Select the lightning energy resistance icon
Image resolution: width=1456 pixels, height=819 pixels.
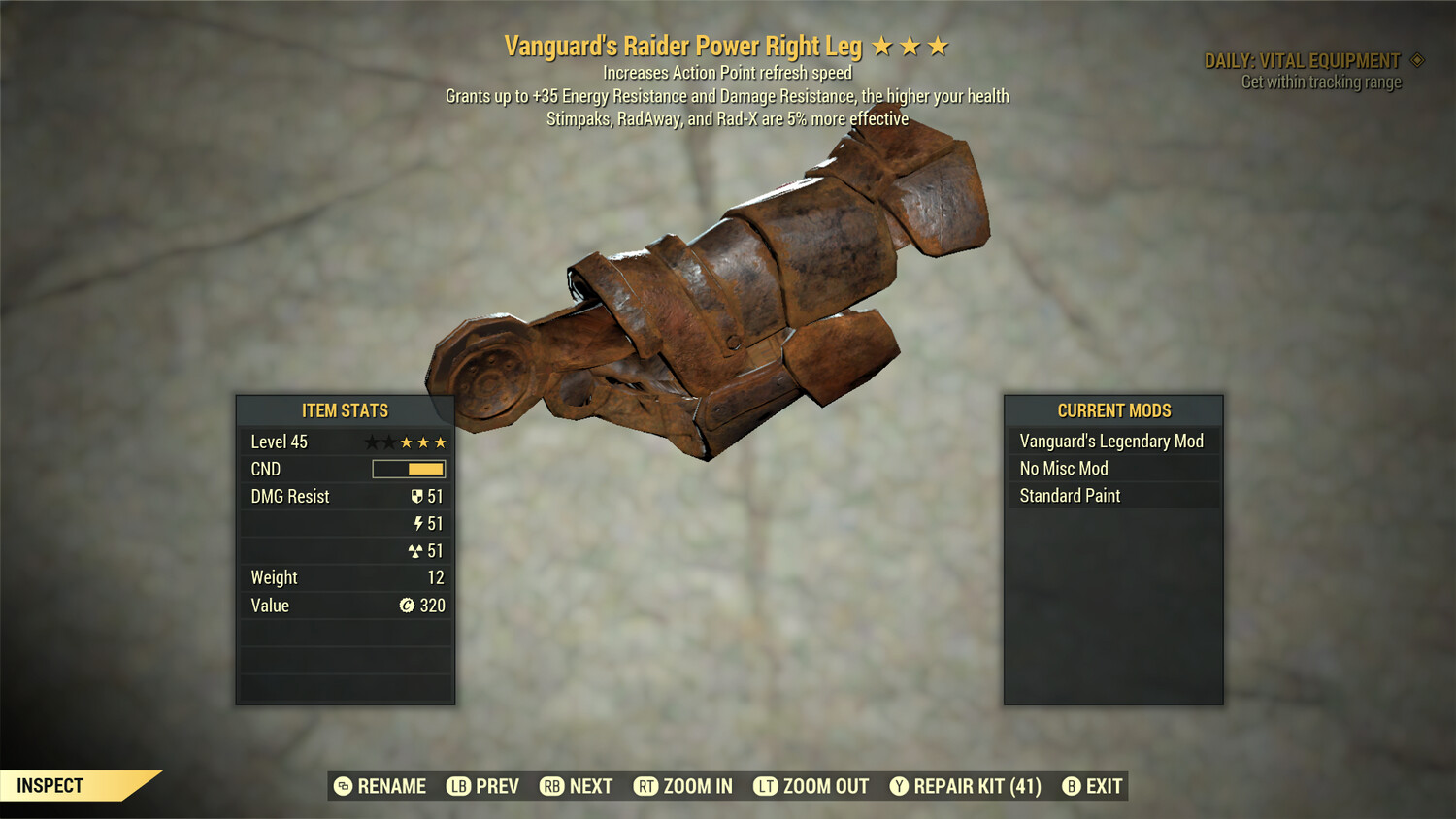[417, 523]
